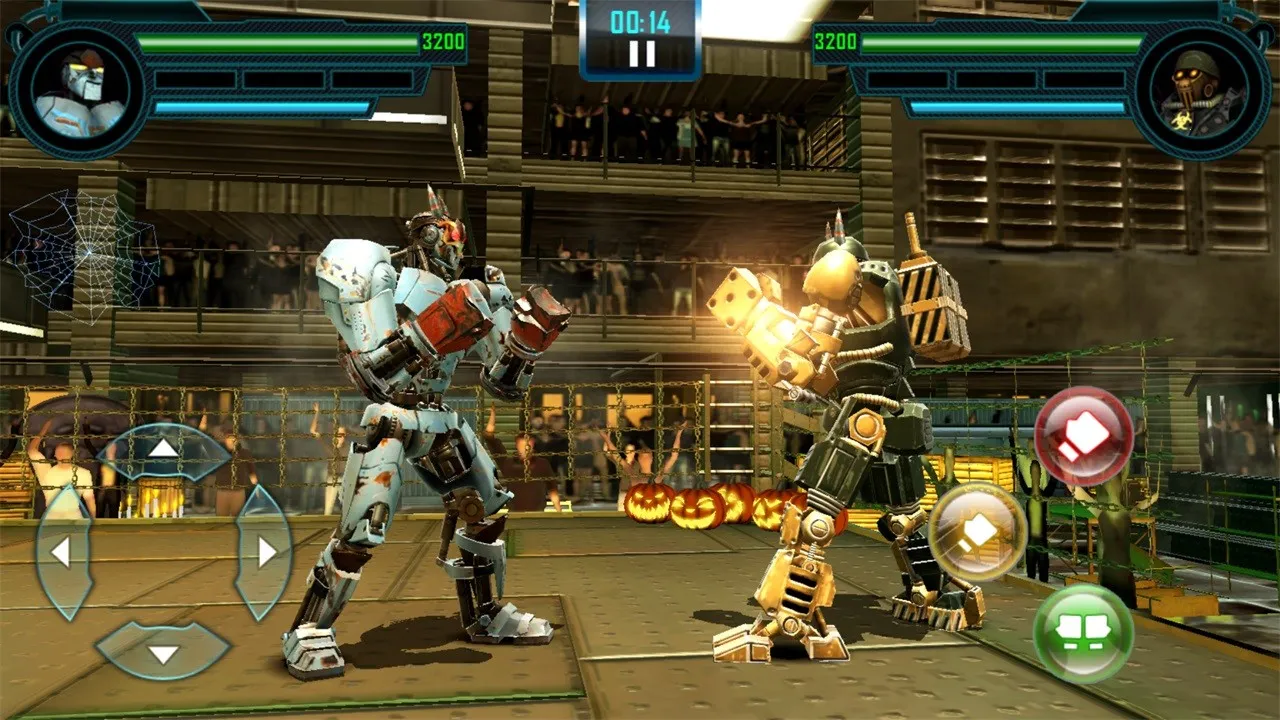Tap the left arrow on the movement pad
The width and height of the screenshot is (1280, 720).
63,552
